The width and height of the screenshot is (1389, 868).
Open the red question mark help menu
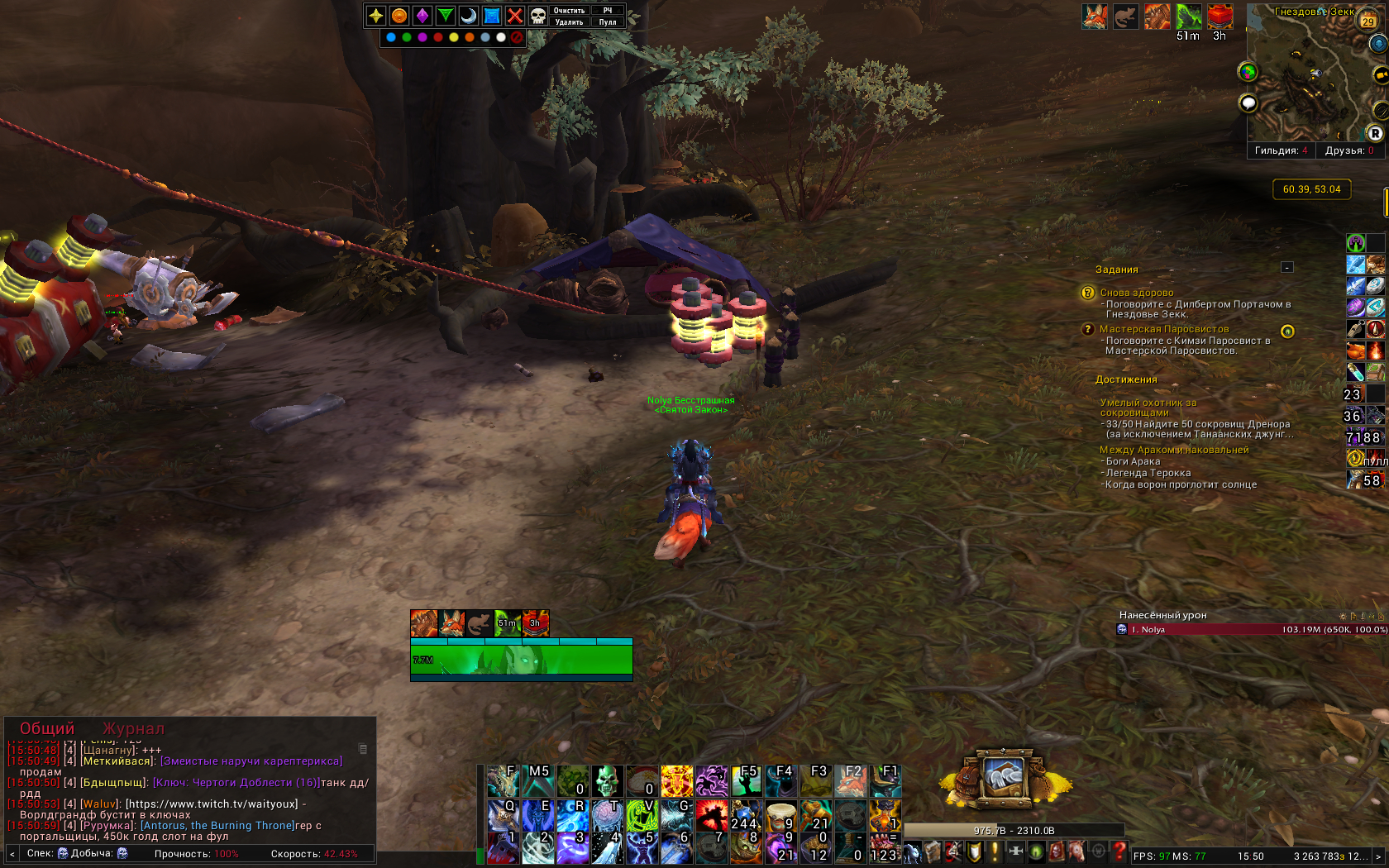click(1119, 851)
